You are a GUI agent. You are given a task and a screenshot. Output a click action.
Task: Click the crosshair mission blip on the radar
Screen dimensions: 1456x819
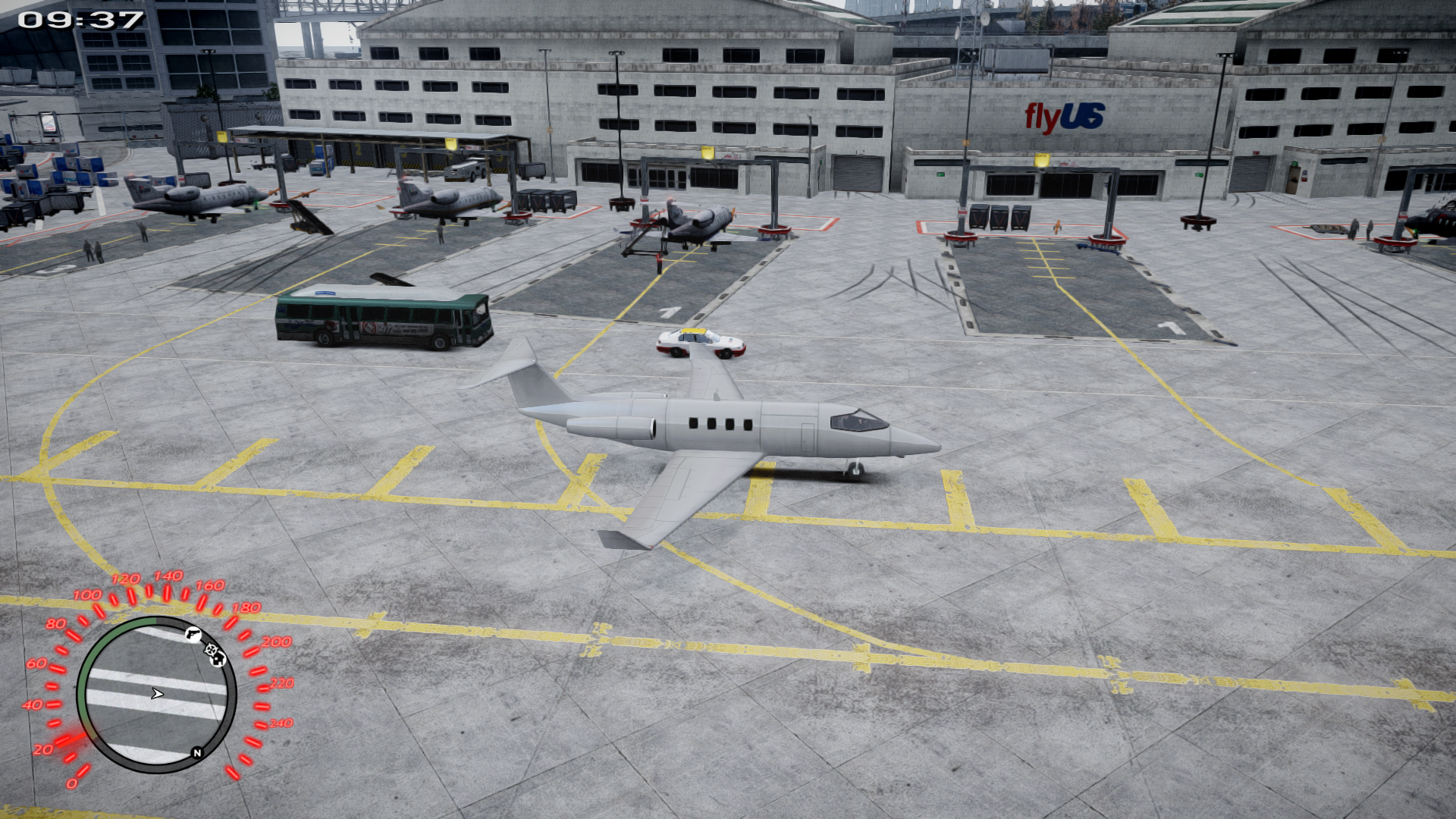(x=210, y=651)
